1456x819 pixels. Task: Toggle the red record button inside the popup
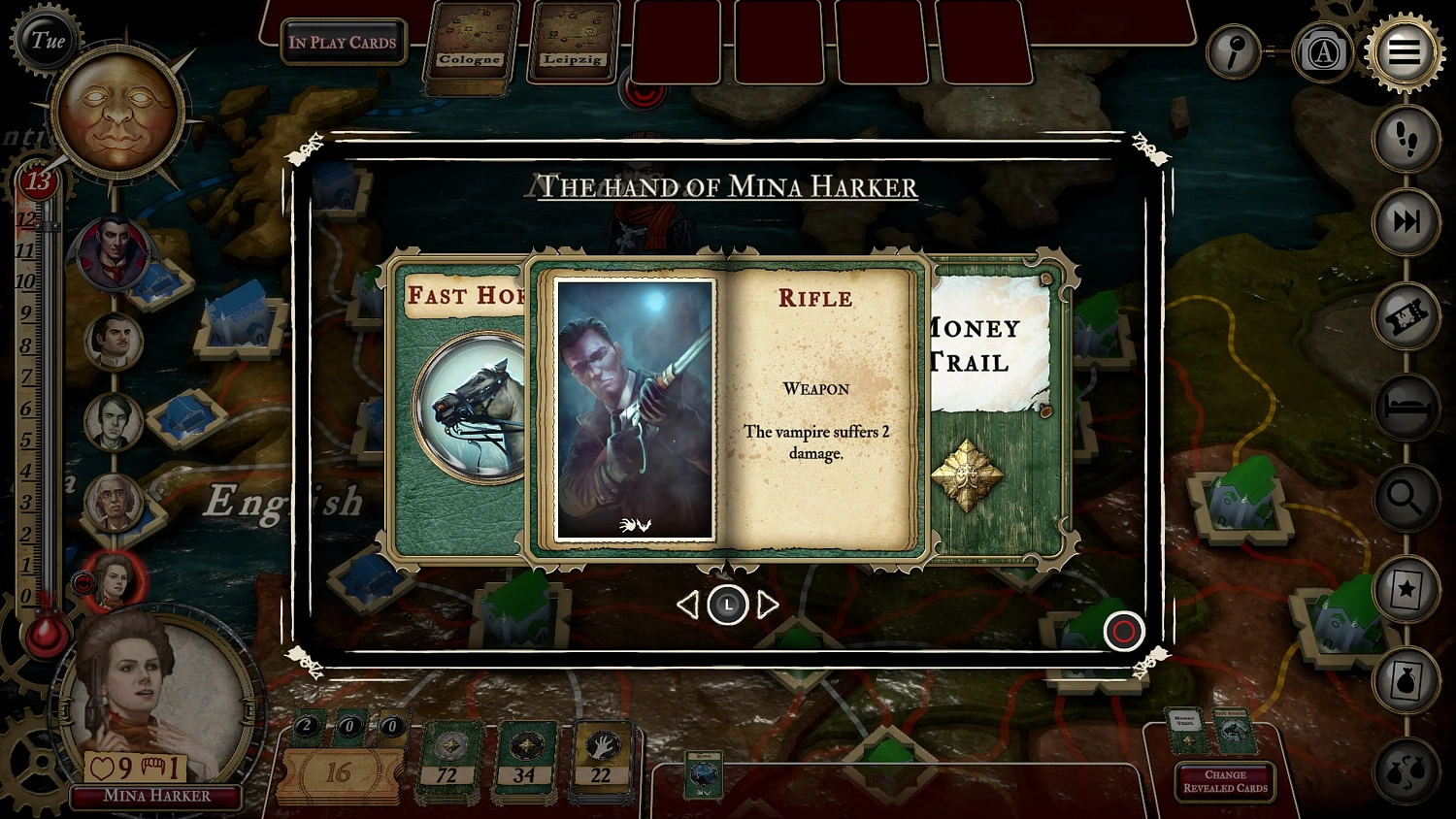click(1123, 632)
